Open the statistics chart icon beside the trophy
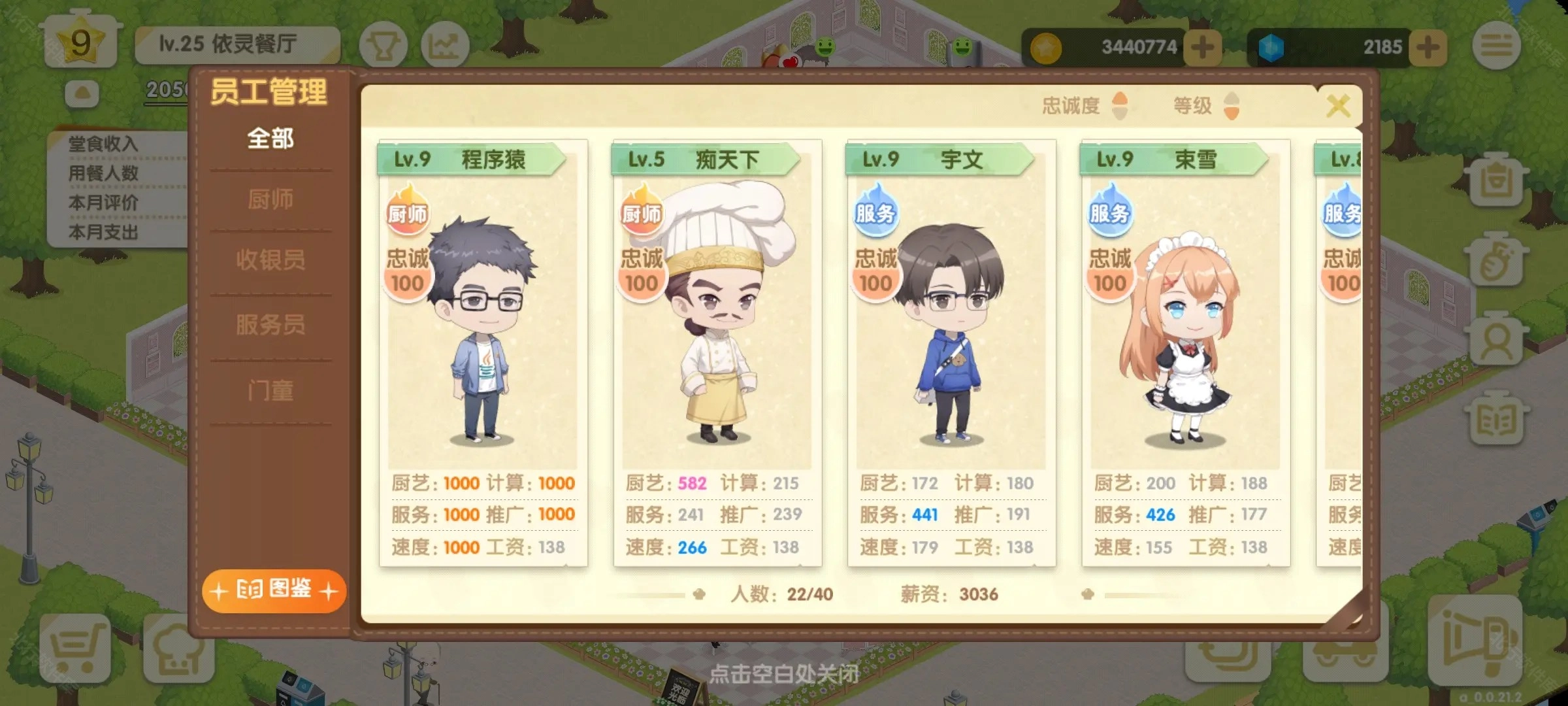1568x706 pixels. pyautogui.click(x=446, y=46)
